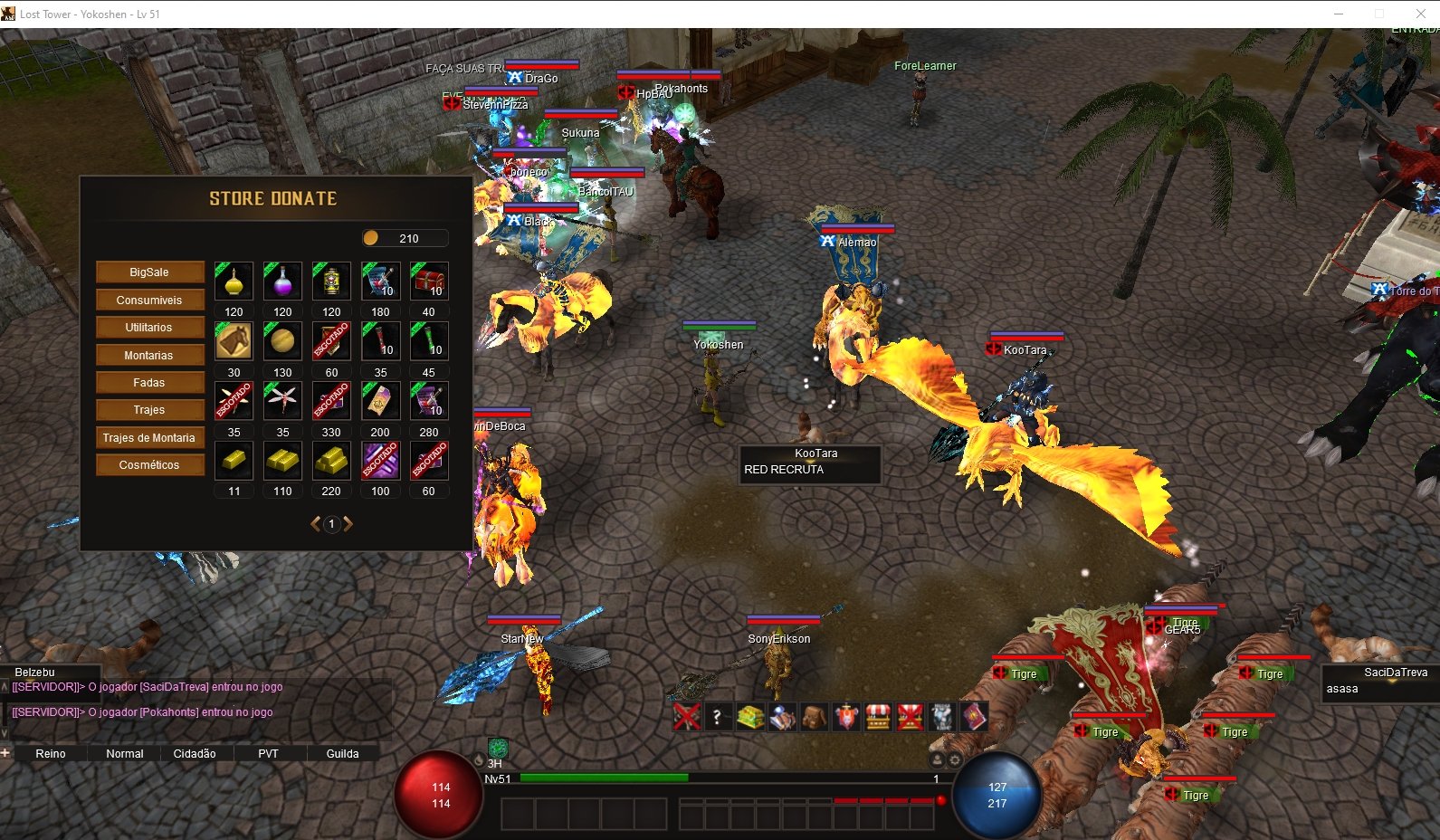Go to the next store page
This screenshot has height=840, width=1440.
pyautogui.click(x=348, y=524)
